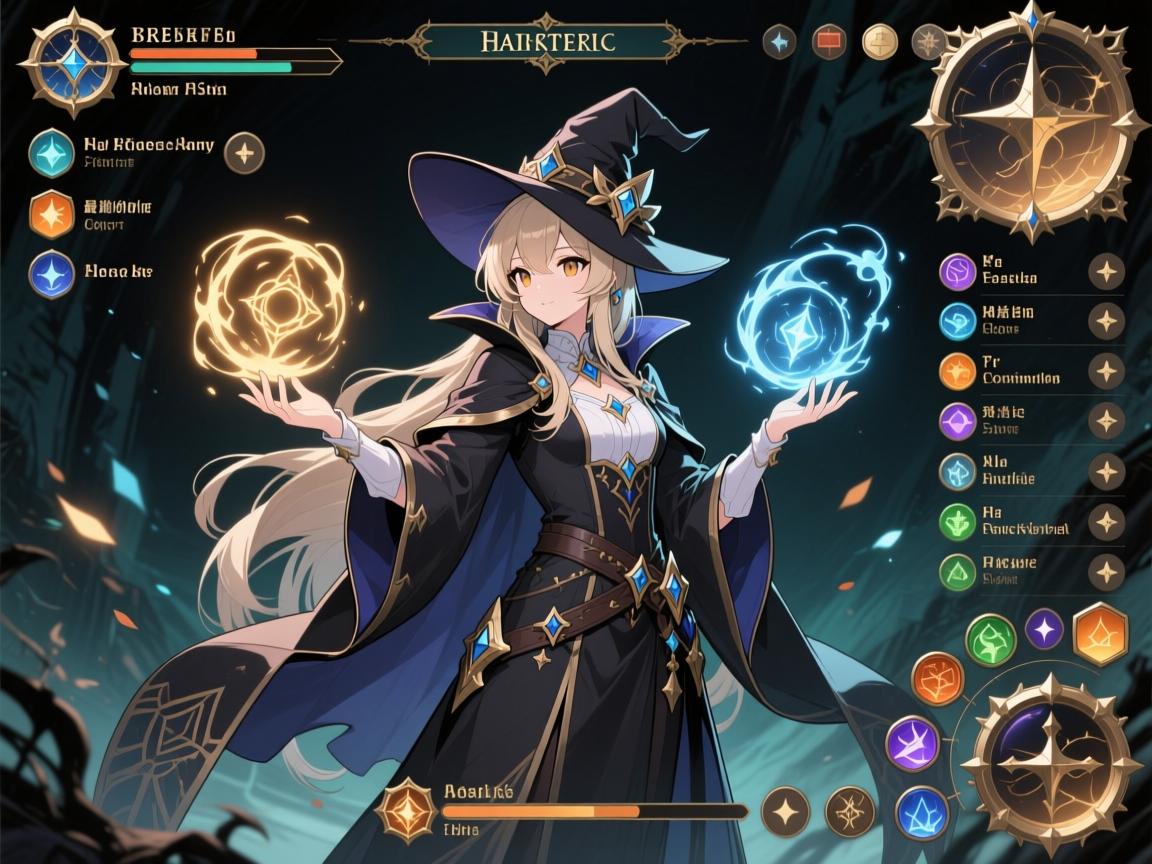This screenshot has height=864, width=1152.
Task: Use the small purple sparkle ability
Action: click(1044, 628)
